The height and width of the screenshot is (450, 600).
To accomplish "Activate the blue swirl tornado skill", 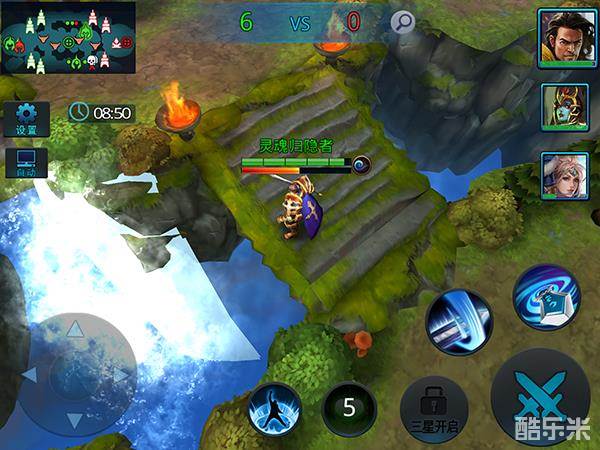I will [546, 297].
